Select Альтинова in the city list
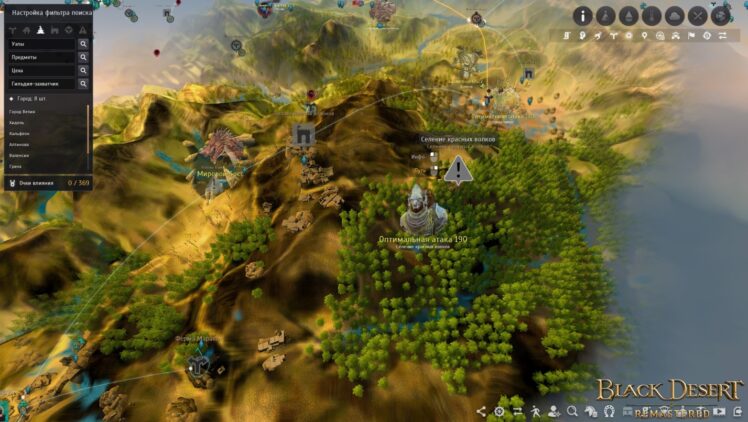 pos(20,145)
